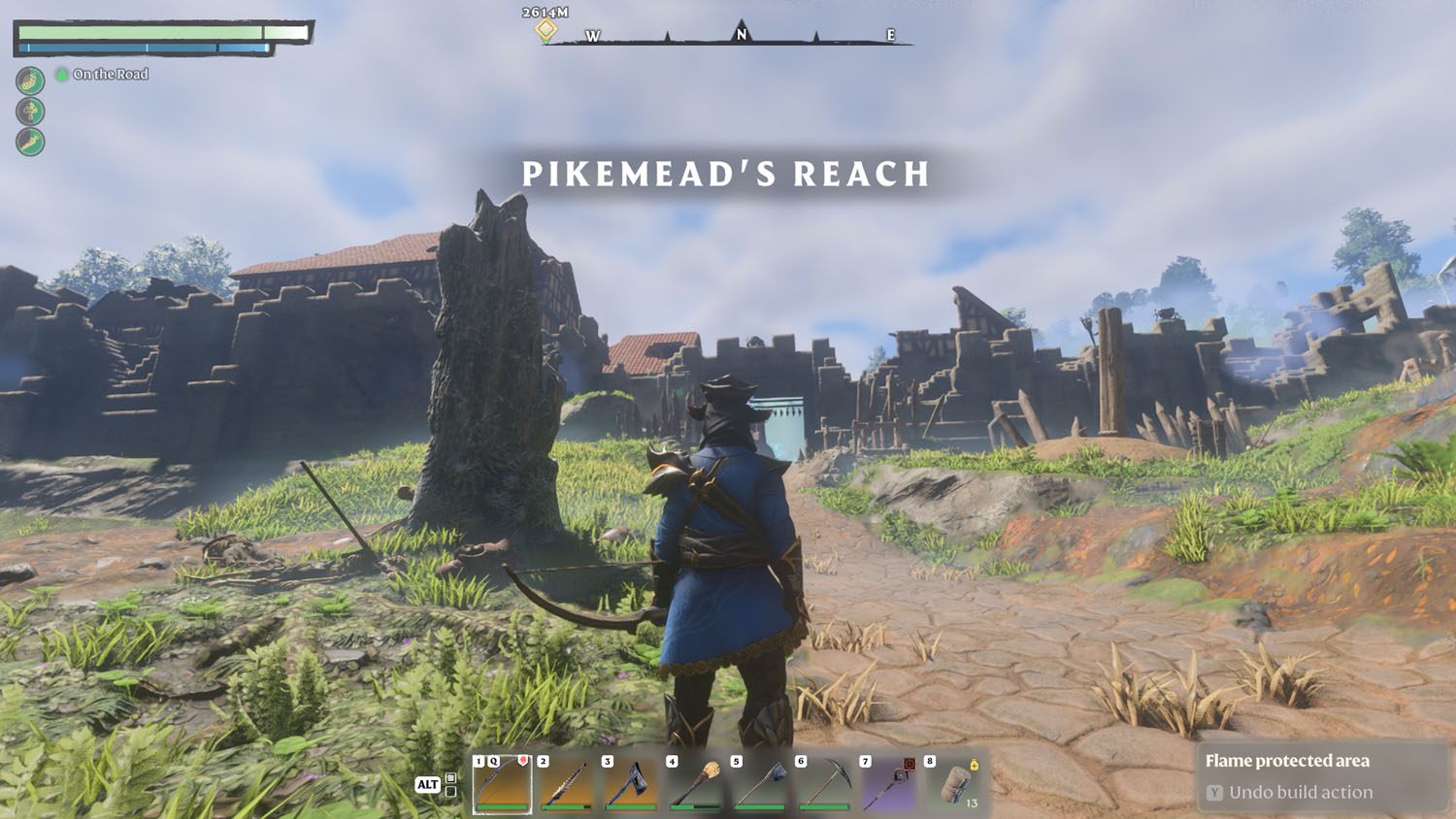The height and width of the screenshot is (819, 1456).
Task: Click the topmost food buff icon
Action: click(x=29, y=82)
